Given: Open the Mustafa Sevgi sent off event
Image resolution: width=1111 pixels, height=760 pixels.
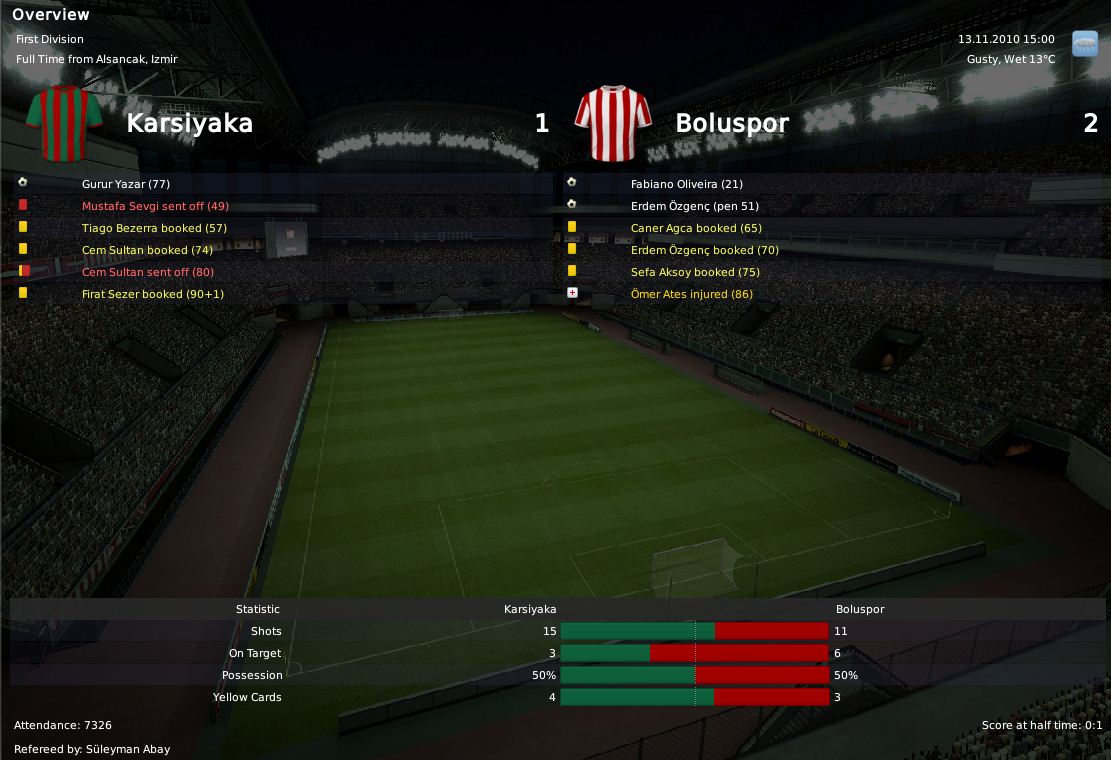Looking at the screenshot, I should (155, 206).
